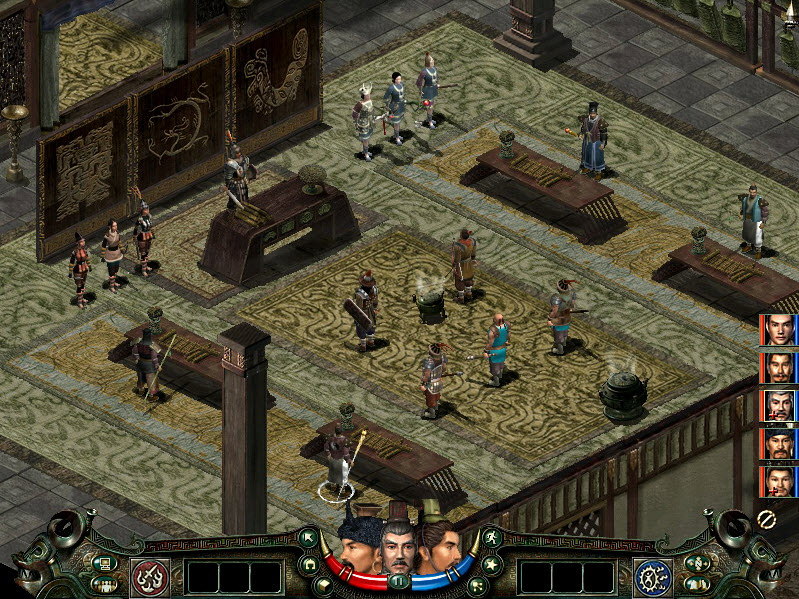Activate the red flaming sword emblem button
The height and width of the screenshot is (599, 799).
(x=149, y=577)
